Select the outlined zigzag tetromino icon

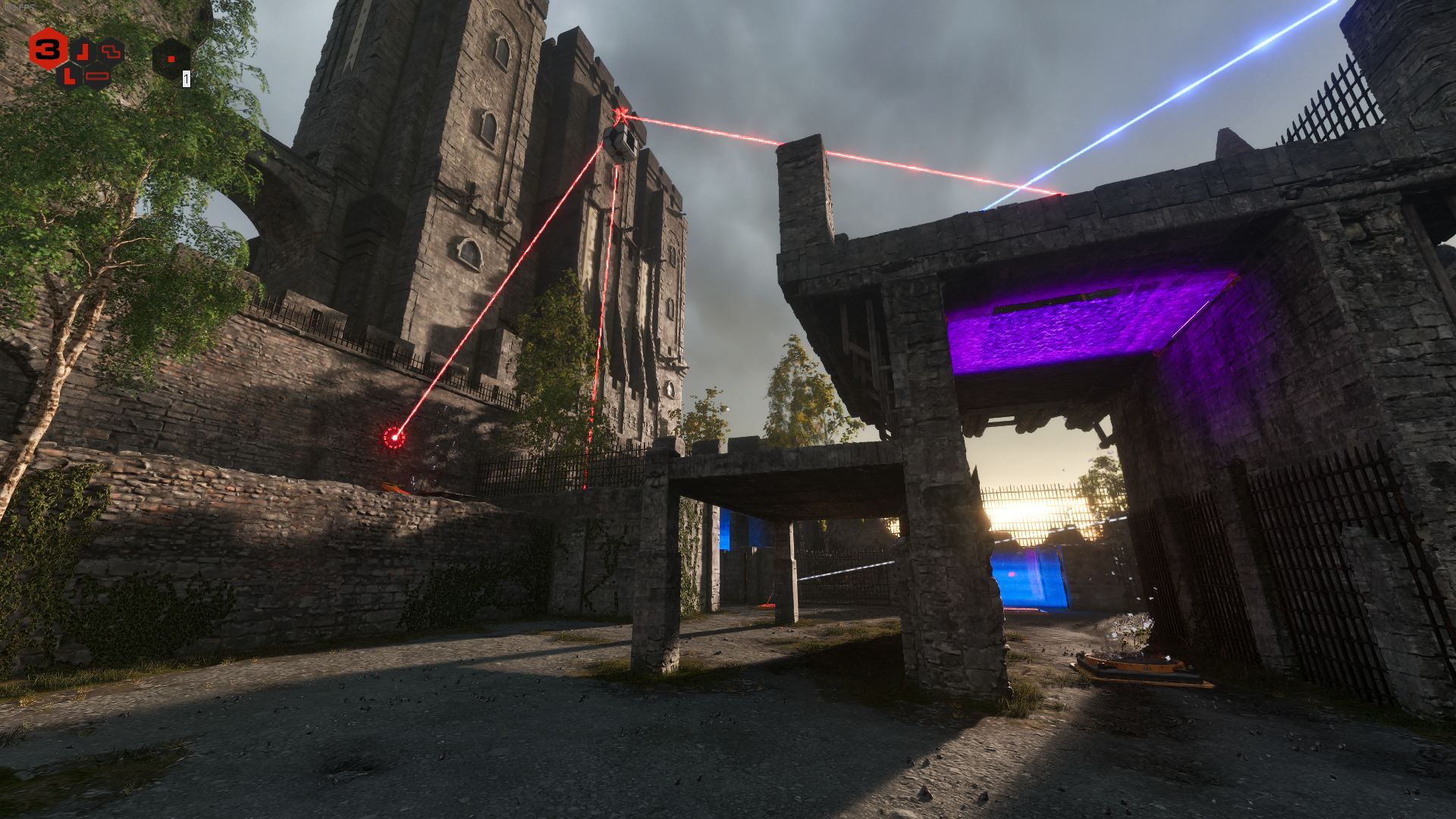(111, 51)
